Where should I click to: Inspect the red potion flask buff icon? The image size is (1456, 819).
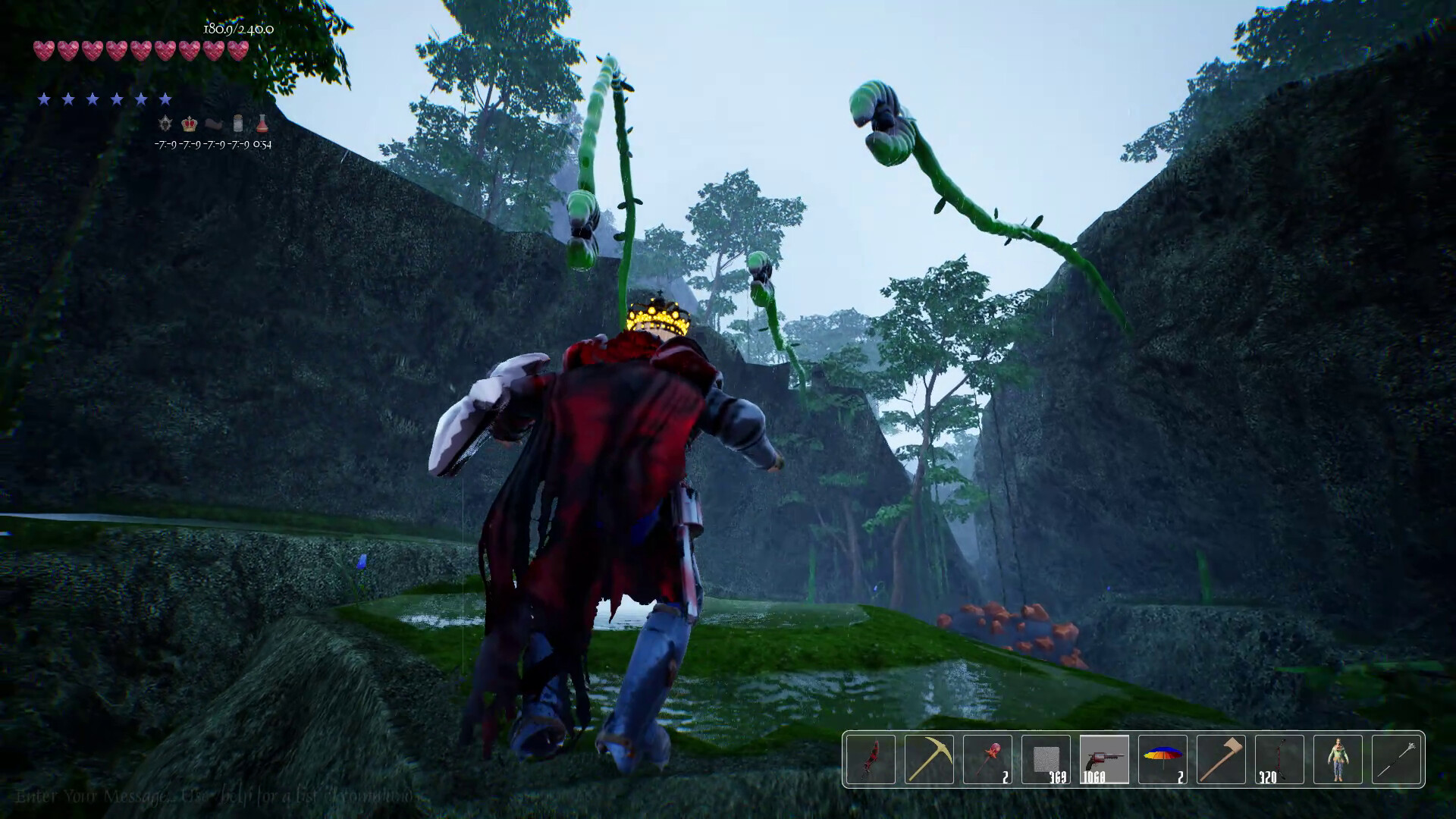tap(262, 123)
